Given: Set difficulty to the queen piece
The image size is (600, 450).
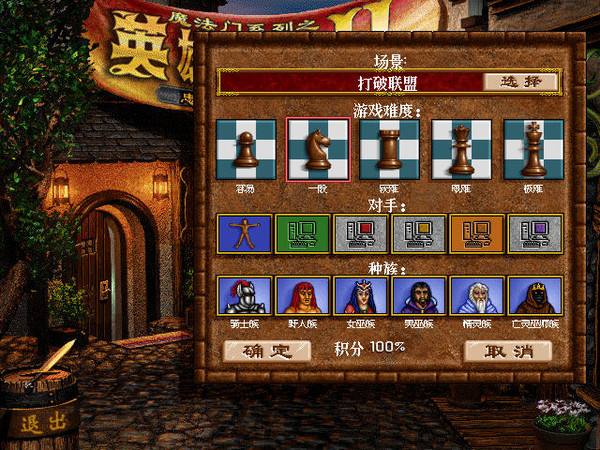Looking at the screenshot, I should click(x=461, y=149).
